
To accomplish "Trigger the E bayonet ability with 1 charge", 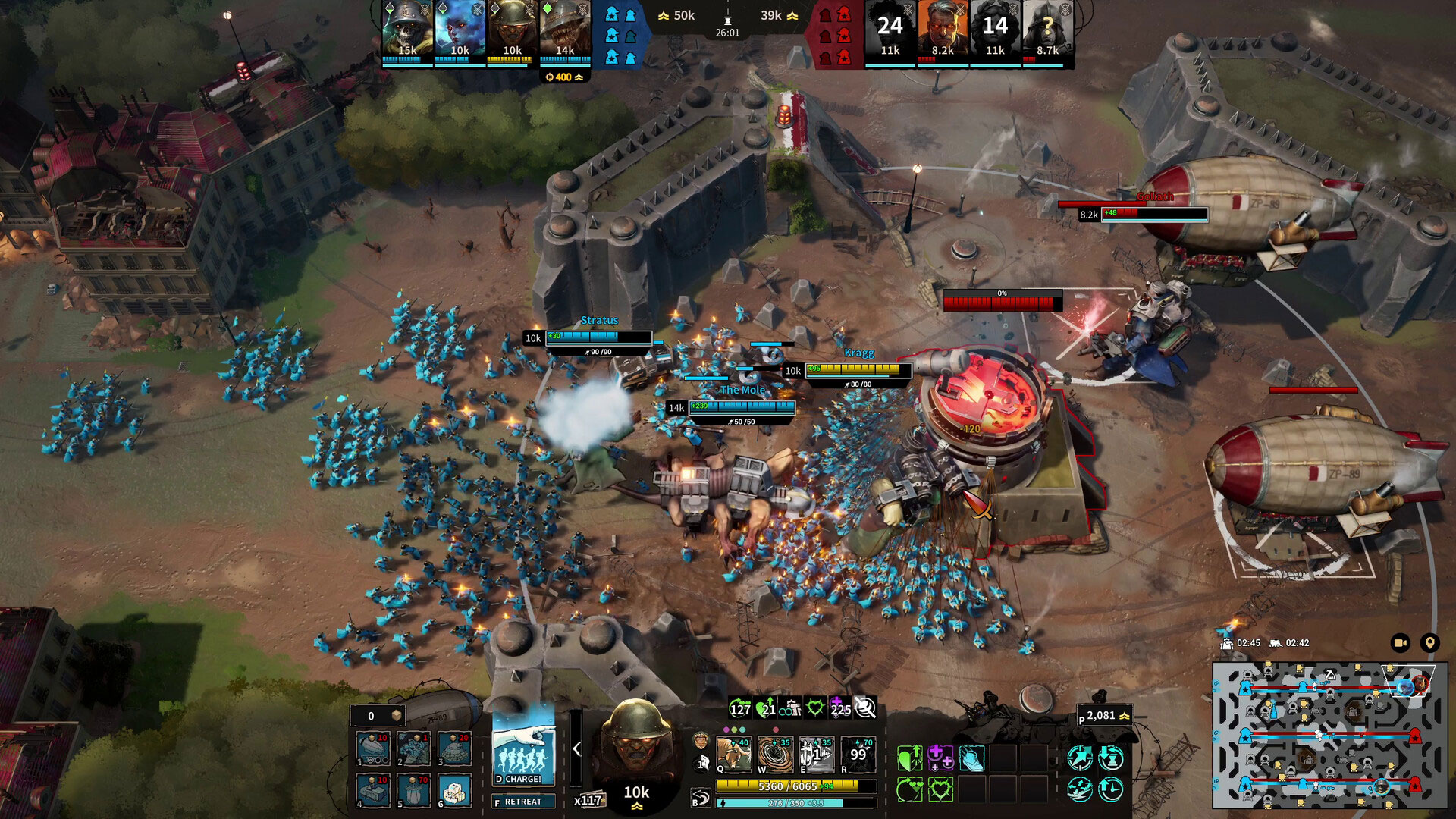I will pos(817,753).
